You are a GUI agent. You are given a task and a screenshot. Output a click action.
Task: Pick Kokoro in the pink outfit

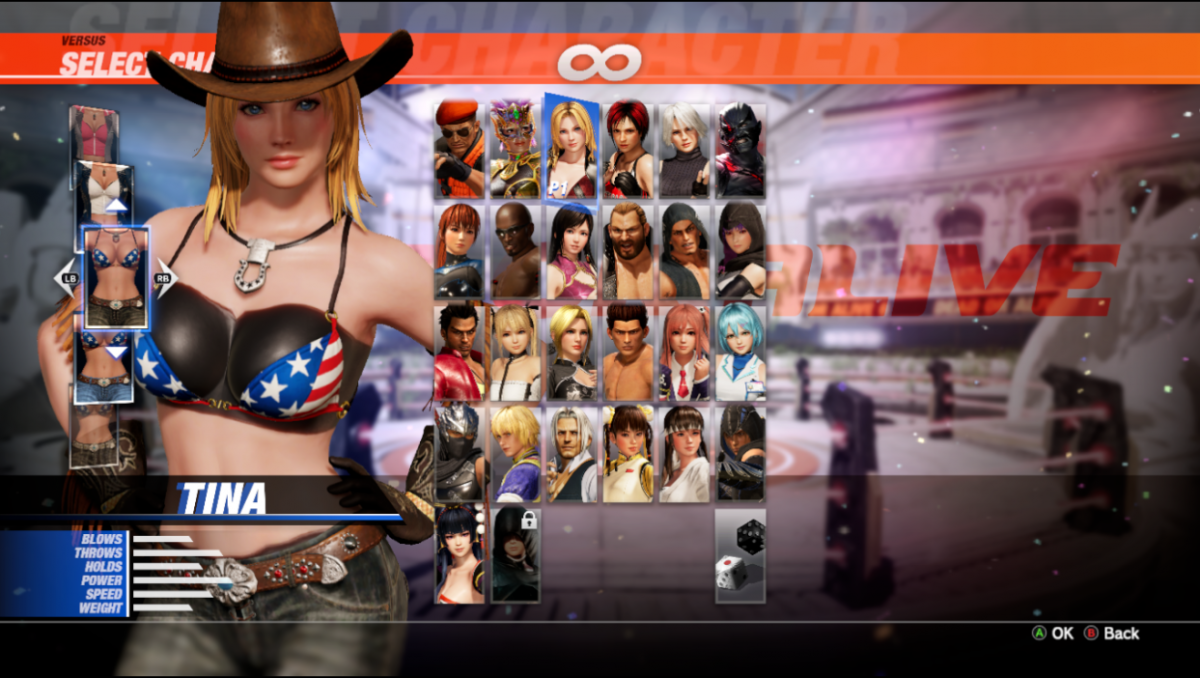tap(572, 251)
